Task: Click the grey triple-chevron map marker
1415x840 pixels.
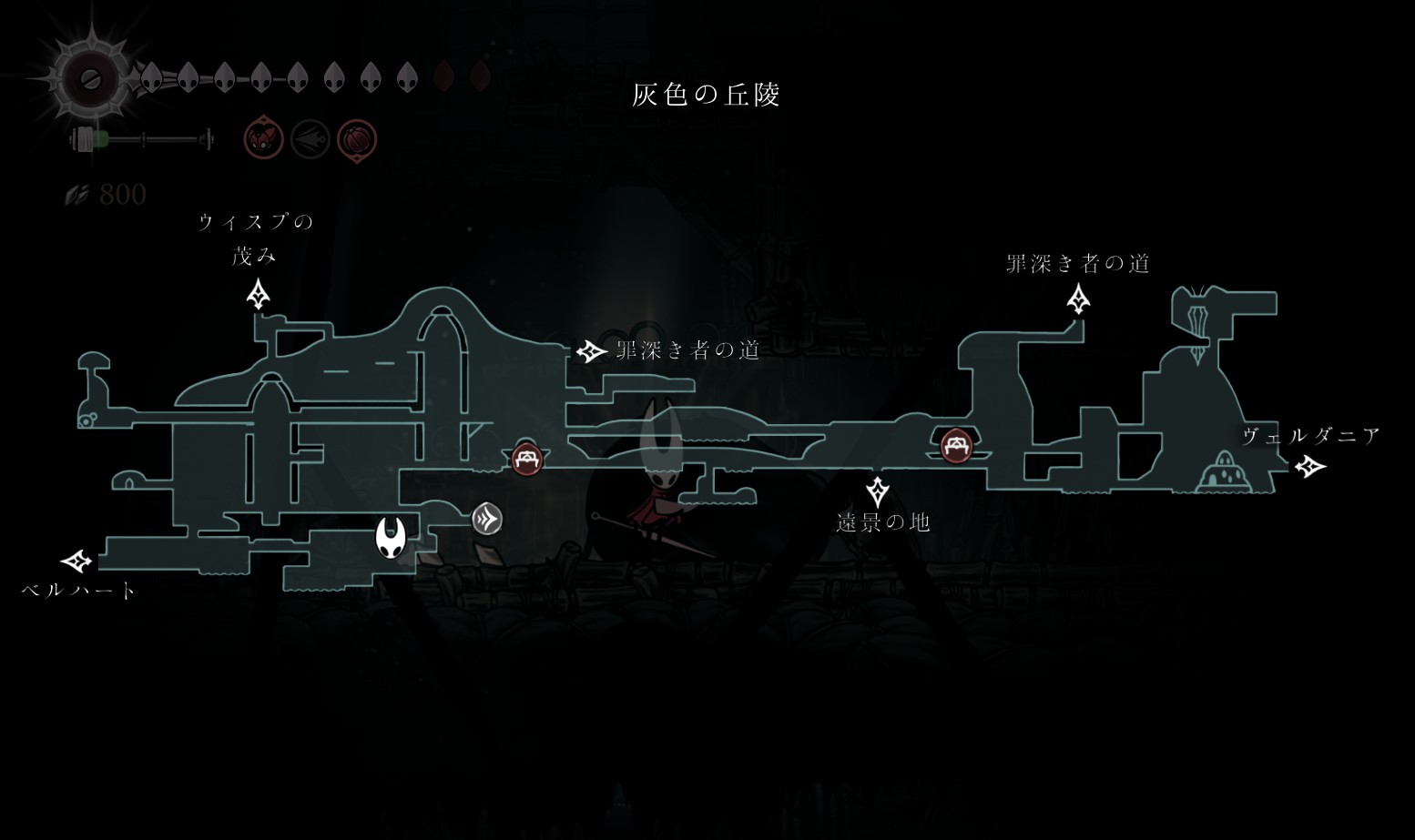Action: [x=487, y=519]
